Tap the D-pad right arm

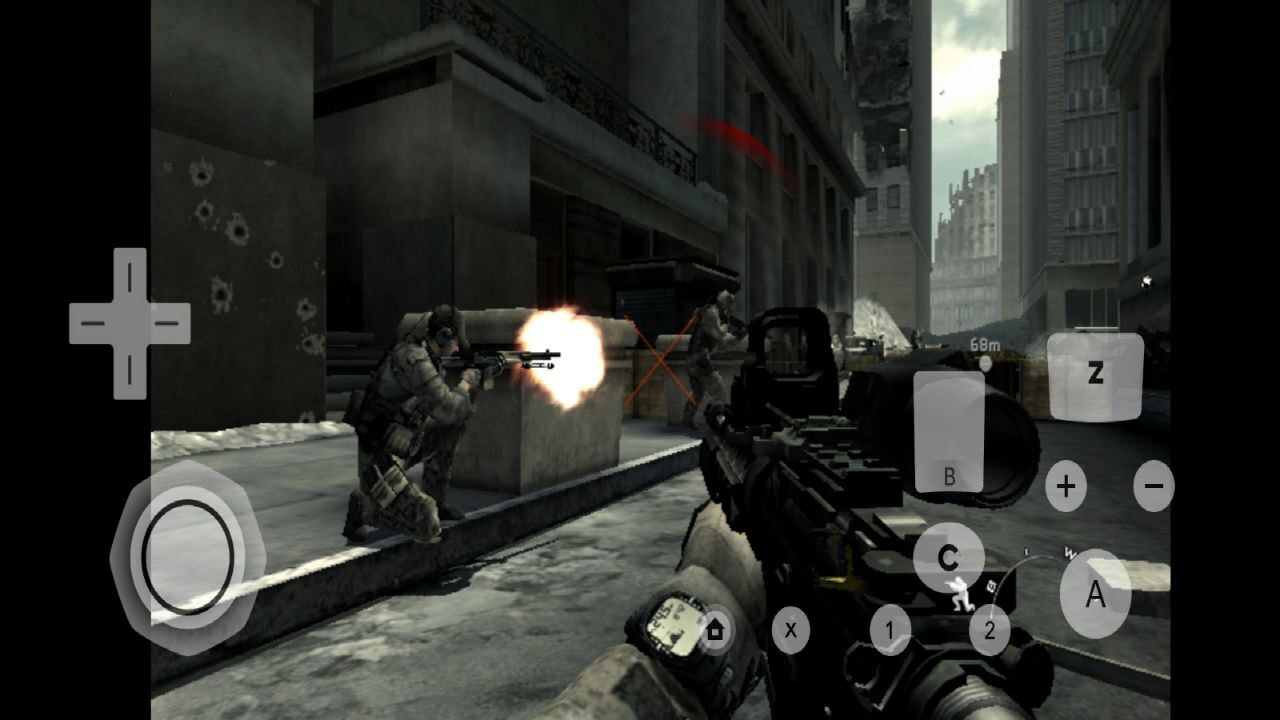pos(168,324)
